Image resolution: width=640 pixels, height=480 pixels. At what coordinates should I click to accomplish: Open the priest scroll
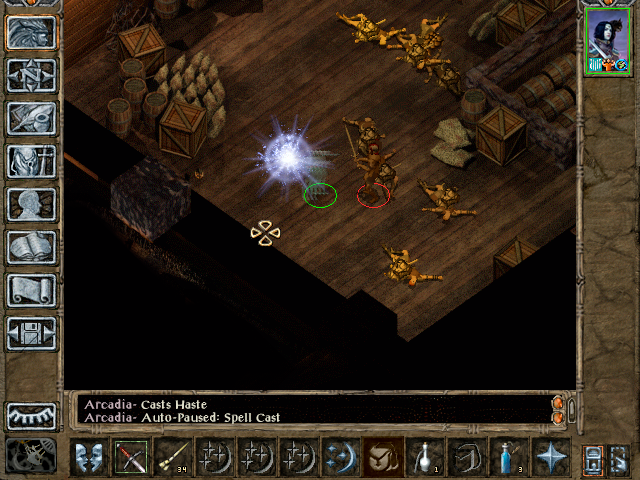click(32, 290)
